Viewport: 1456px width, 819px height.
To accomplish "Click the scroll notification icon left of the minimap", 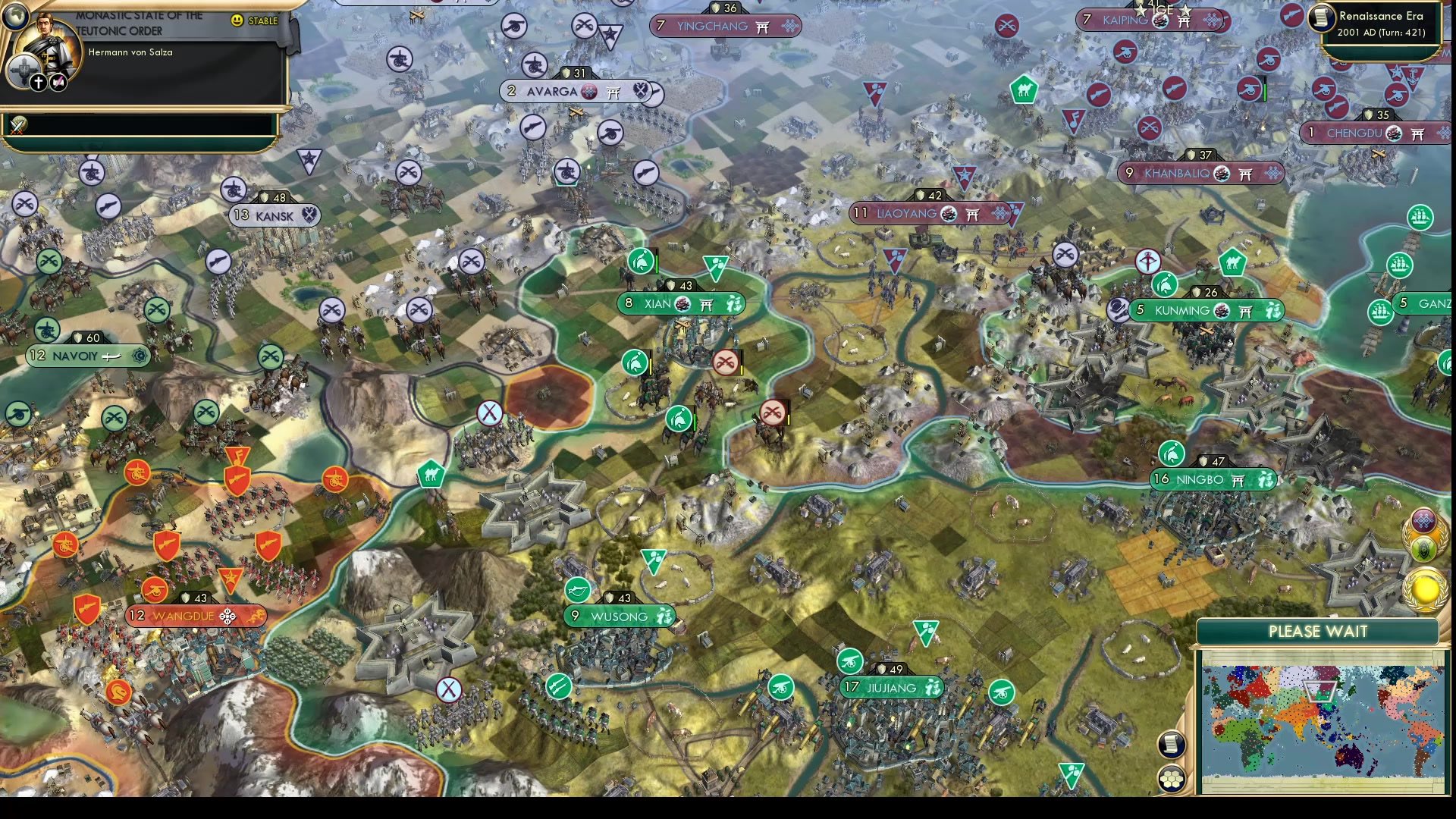I will click(1171, 743).
